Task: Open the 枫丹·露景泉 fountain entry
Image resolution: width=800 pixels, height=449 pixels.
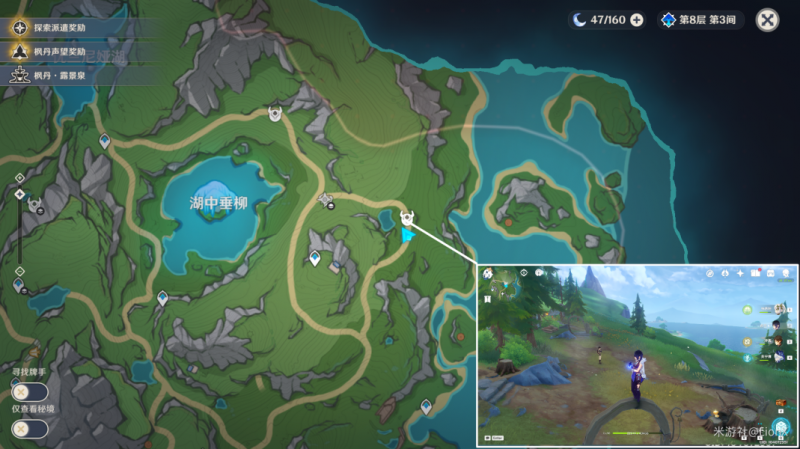Action: pos(70,74)
